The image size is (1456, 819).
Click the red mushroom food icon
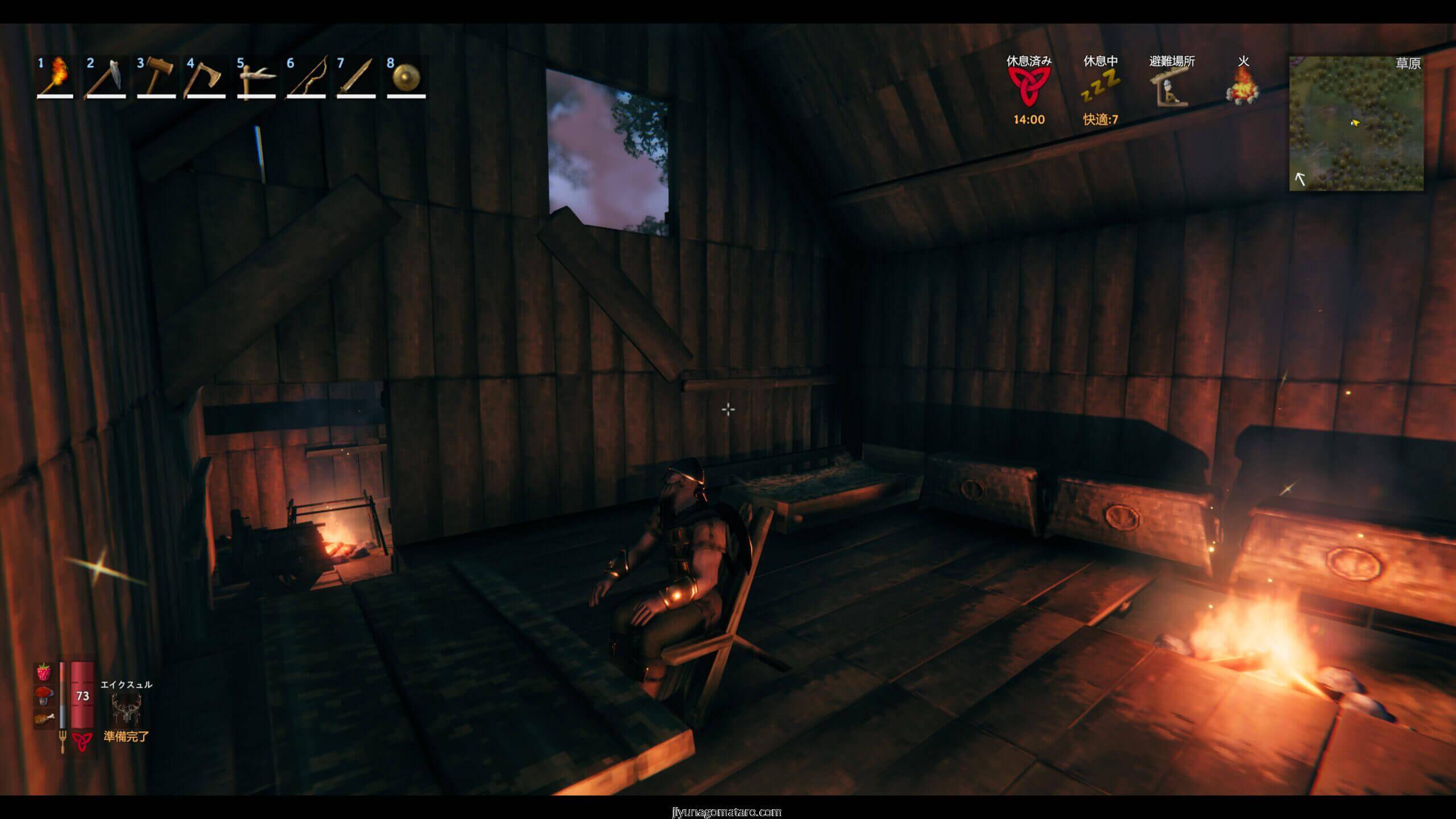tap(44, 696)
